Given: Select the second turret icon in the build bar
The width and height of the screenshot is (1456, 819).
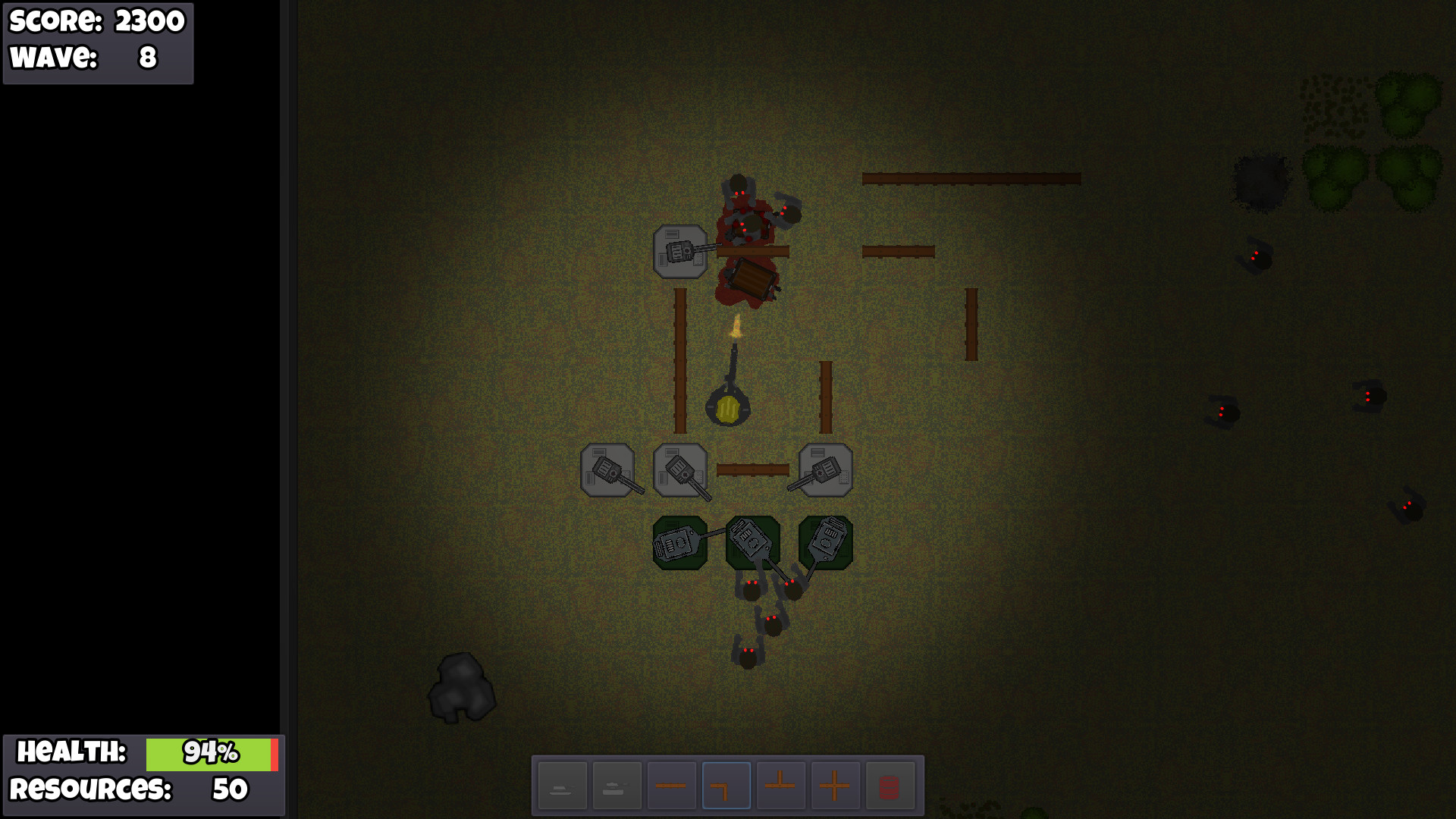Looking at the screenshot, I should point(617,784).
